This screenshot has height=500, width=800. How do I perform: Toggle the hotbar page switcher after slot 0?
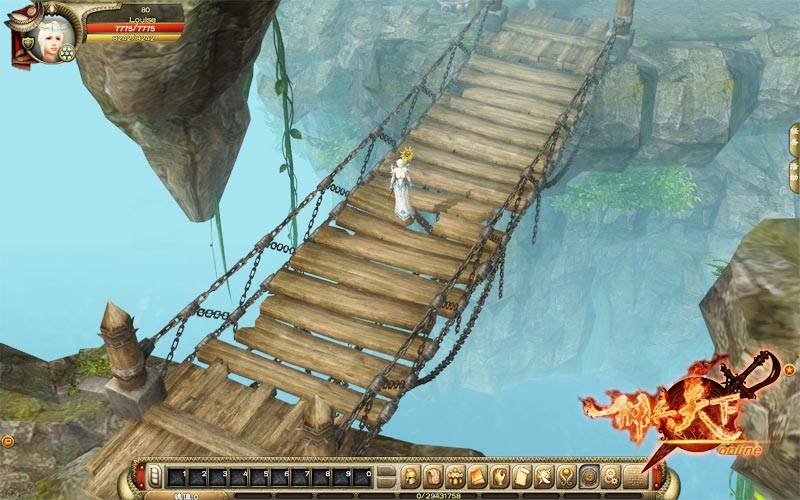[387, 475]
